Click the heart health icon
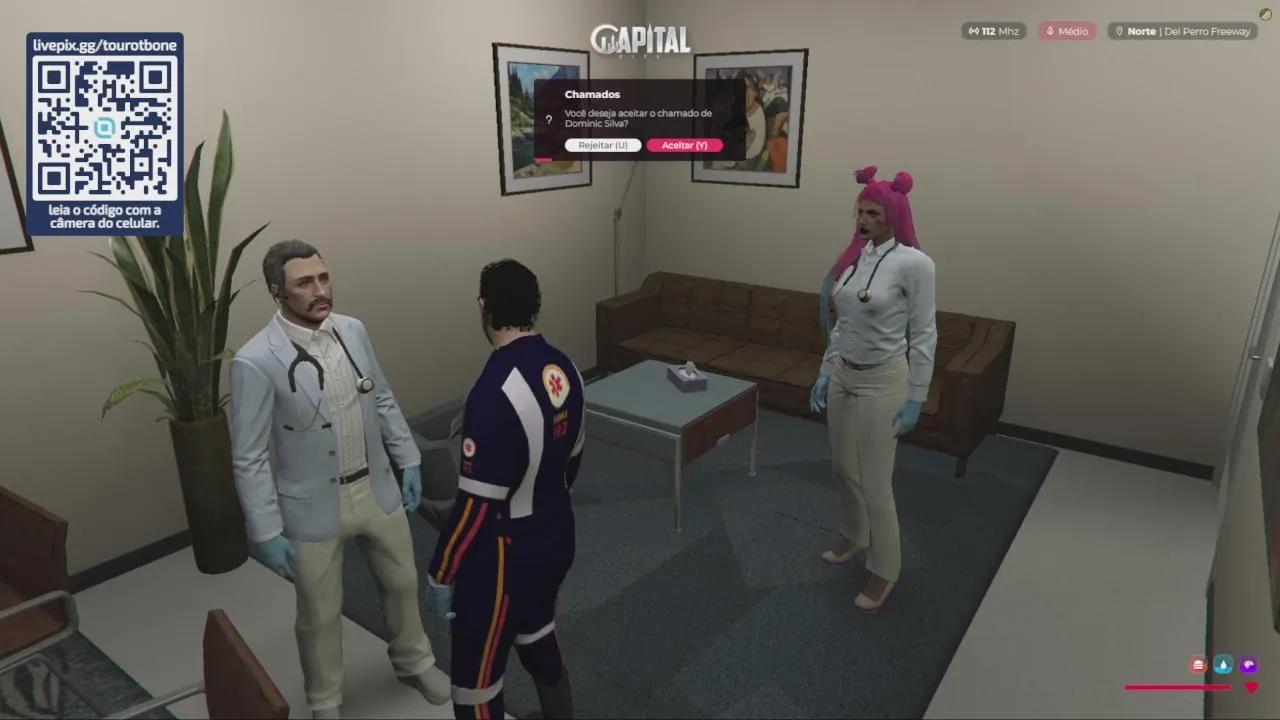Image resolution: width=1280 pixels, height=720 pixels. [x=1251, y=687]
